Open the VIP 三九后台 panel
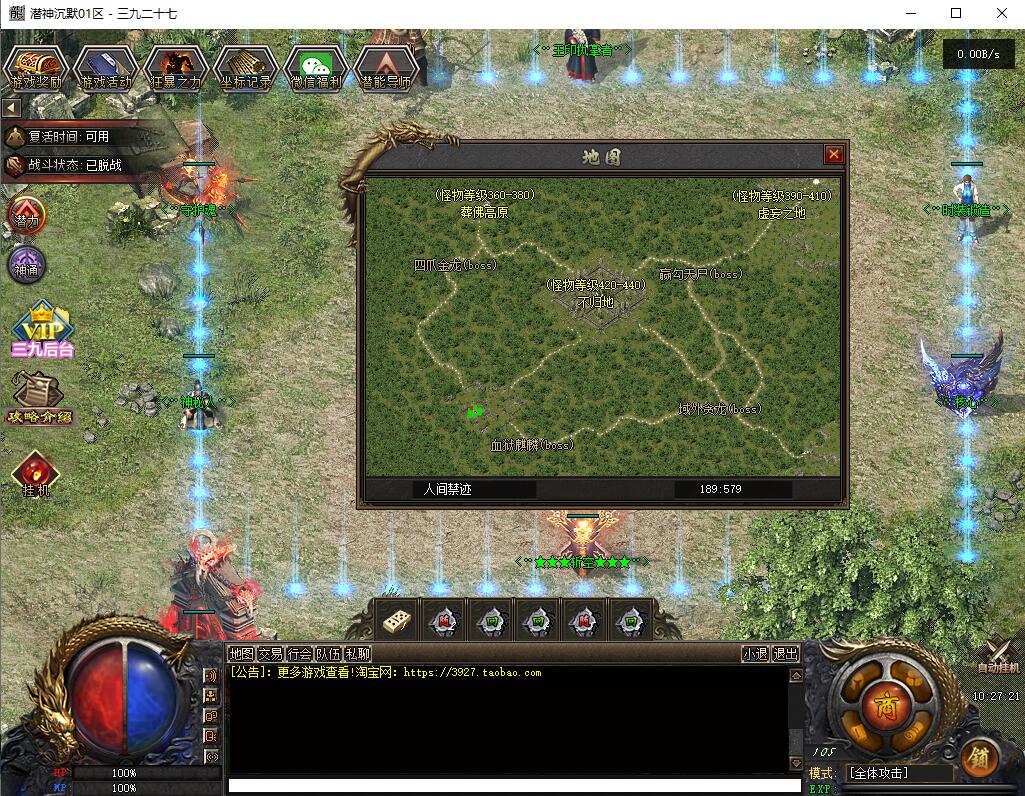The height and width of the screenshot is (796, 1025). (x=43, y=330)
